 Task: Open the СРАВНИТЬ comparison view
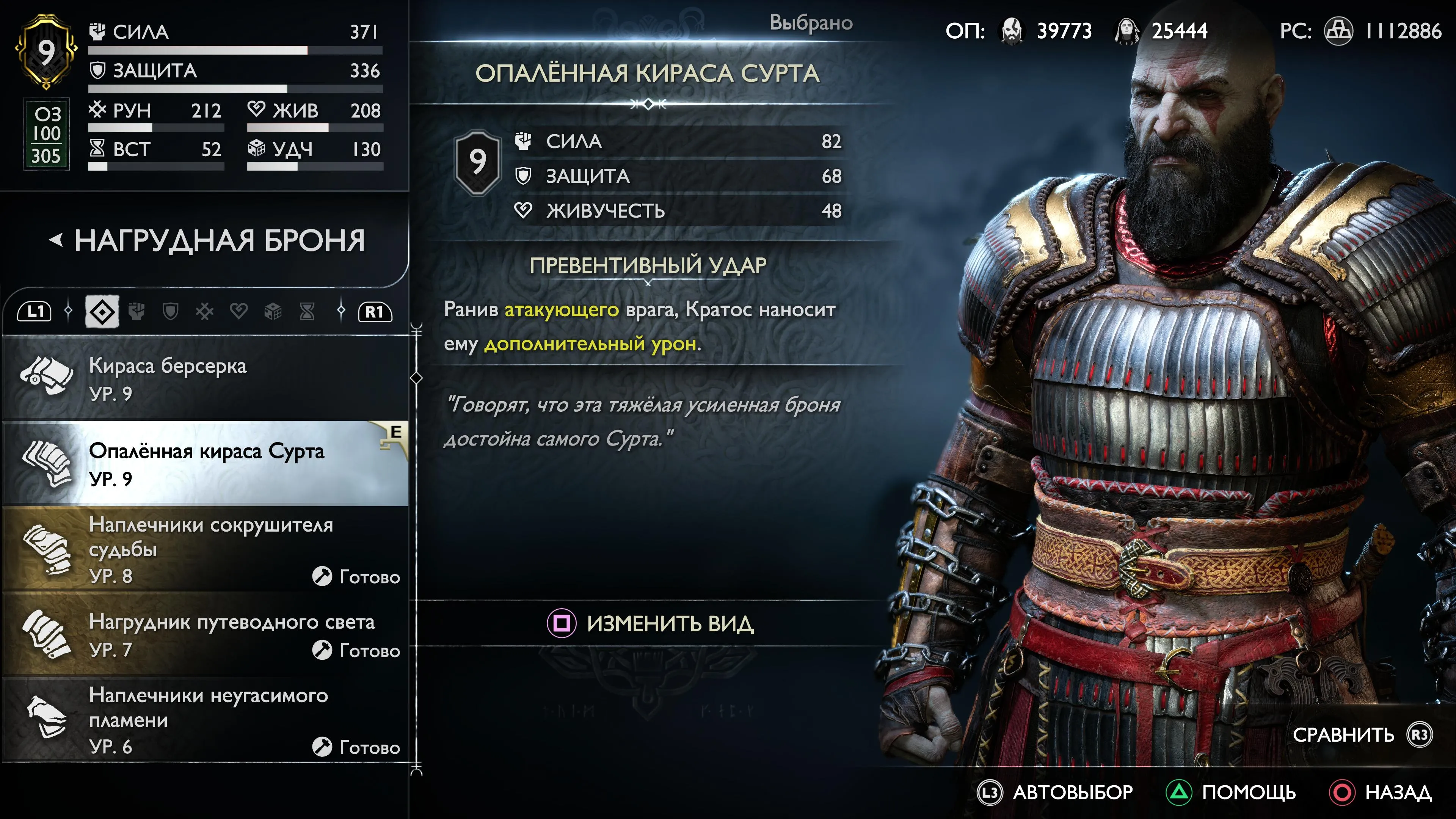[x=1362, y=735]
